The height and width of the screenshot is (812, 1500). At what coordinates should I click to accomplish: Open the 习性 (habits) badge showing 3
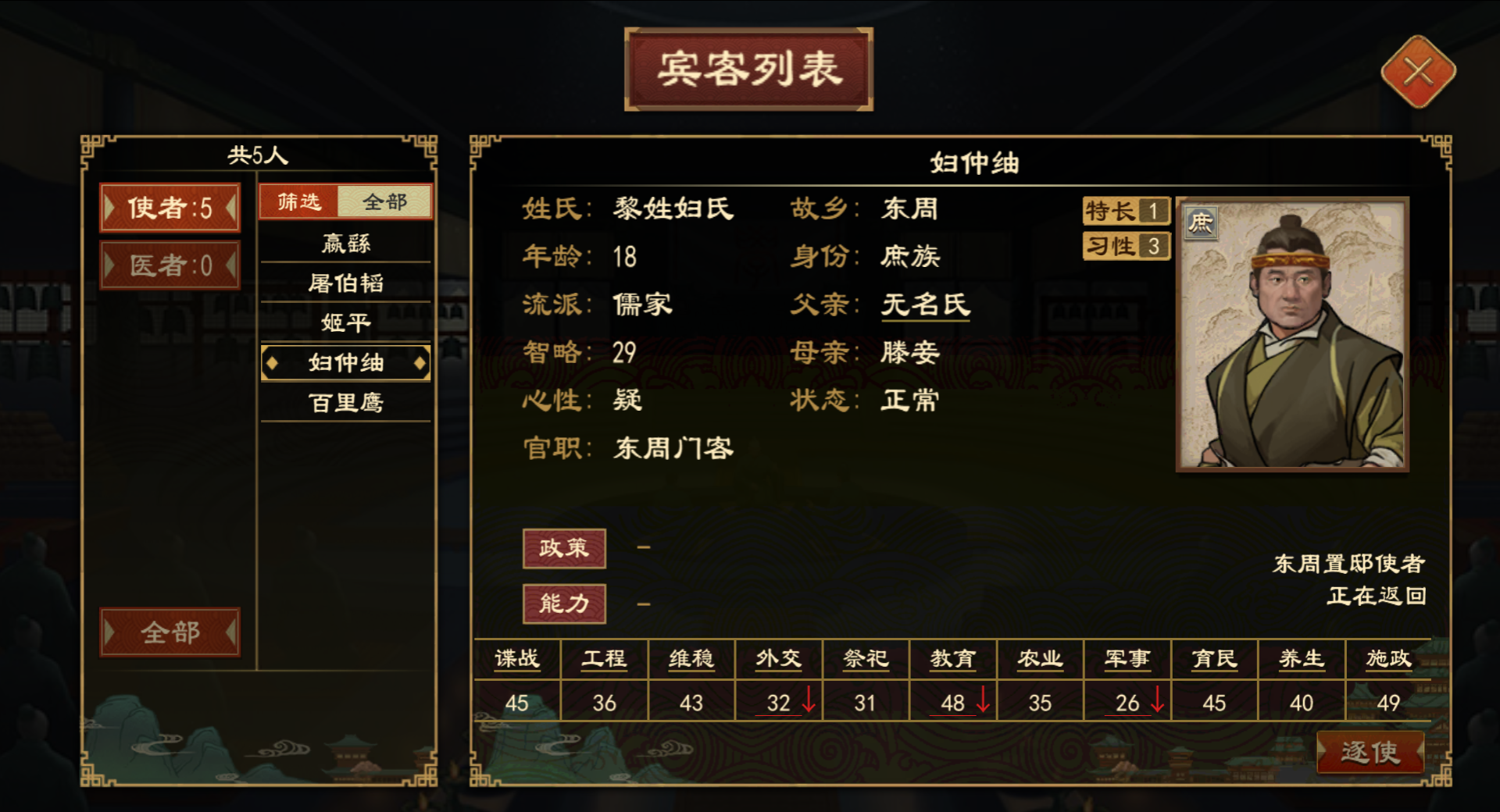click(x=1125, y=247)
